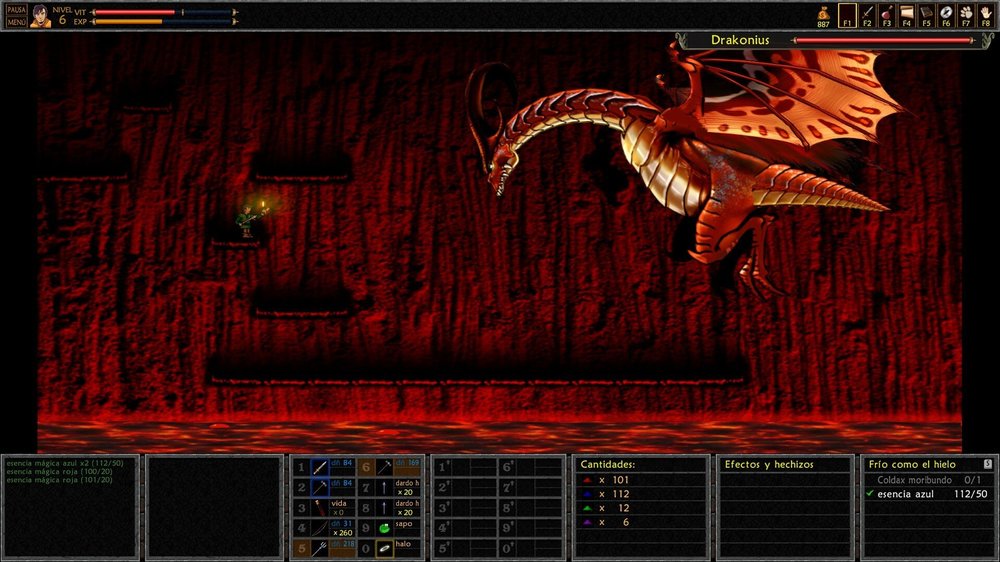Image resolution: width=1000 pixels, height=562 pixels.
Task: Open the F4 scroll panel
Action: pyautogui.click(x=907, y=14)
